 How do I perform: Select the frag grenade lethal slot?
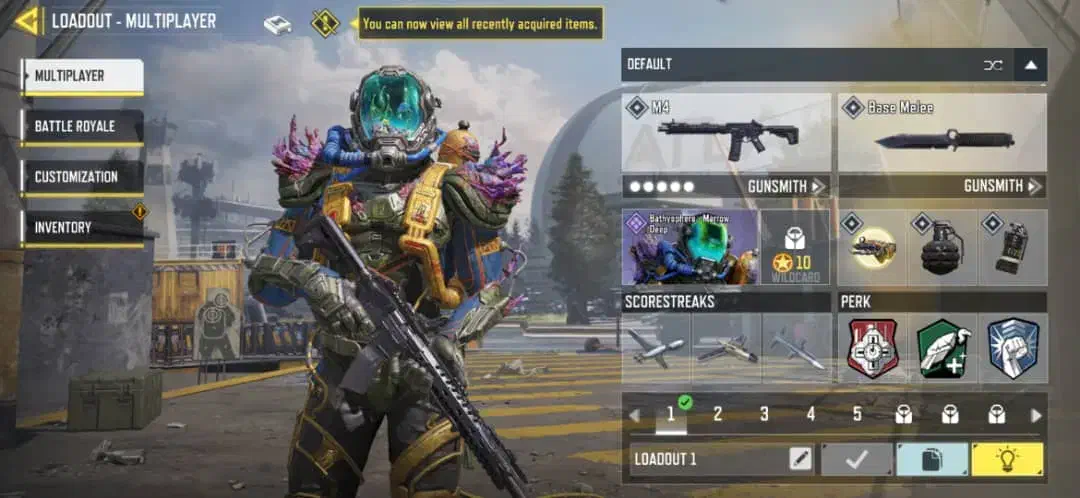tap(942, 247)
